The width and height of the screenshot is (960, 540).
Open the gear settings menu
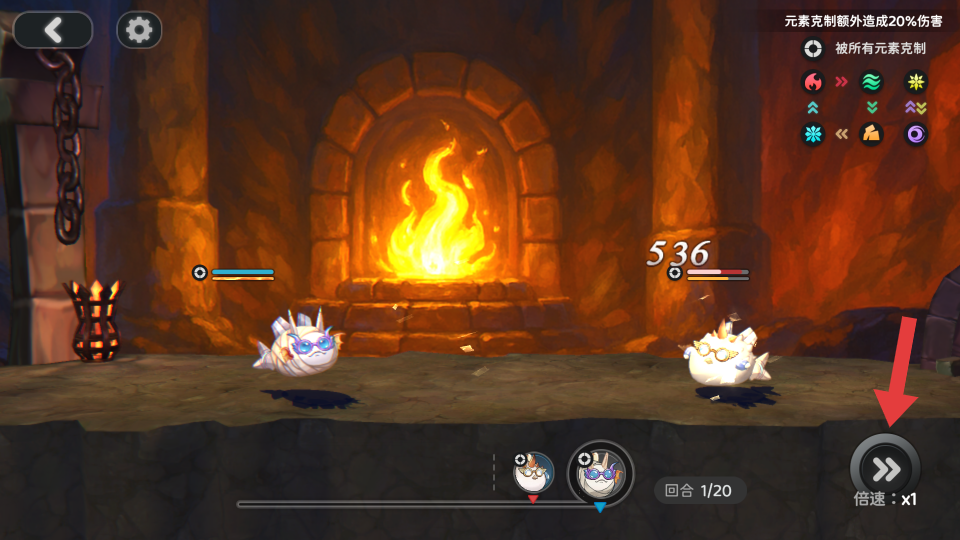click(139, 30)
